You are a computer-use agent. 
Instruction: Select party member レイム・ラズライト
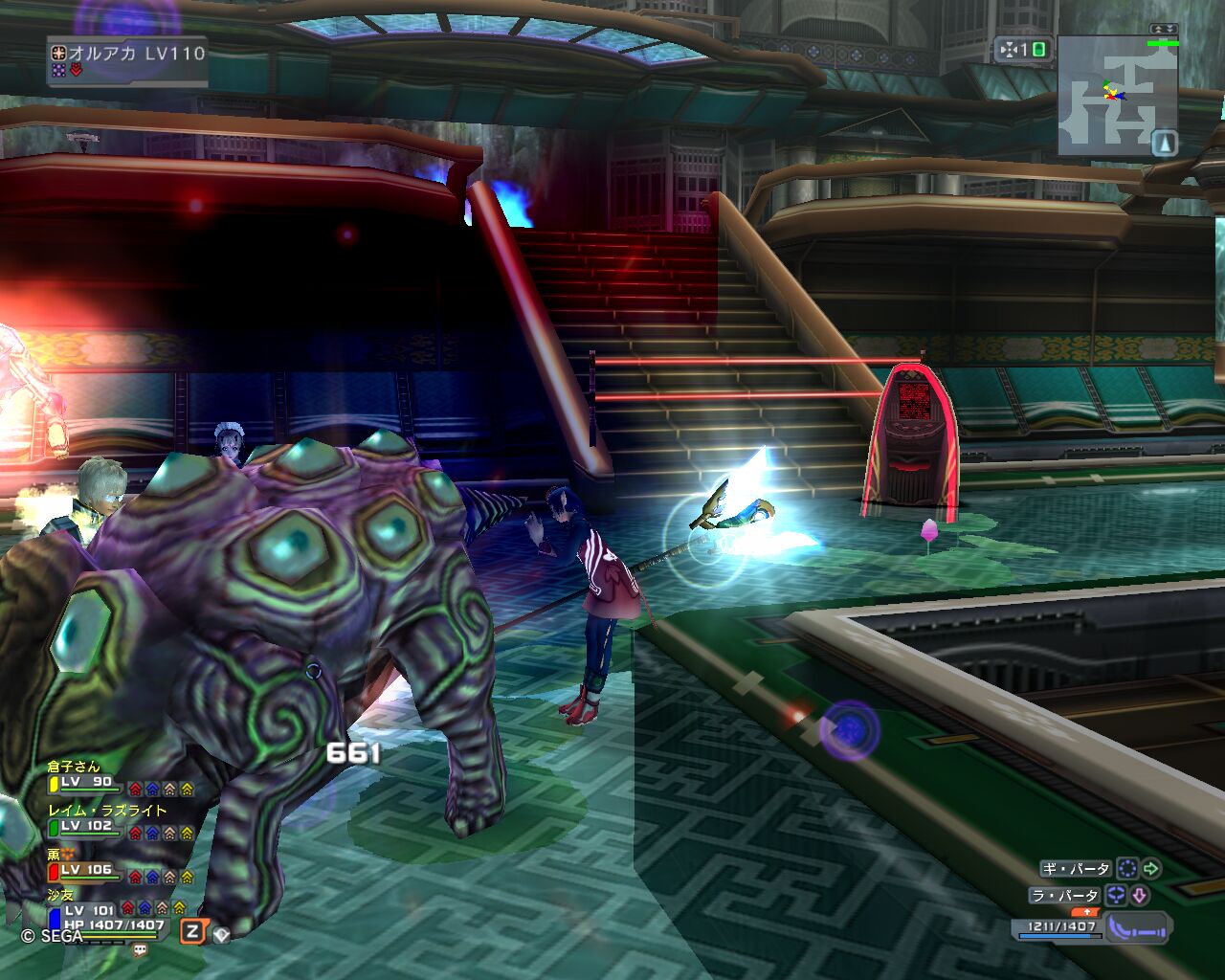[x=88, y=825]
